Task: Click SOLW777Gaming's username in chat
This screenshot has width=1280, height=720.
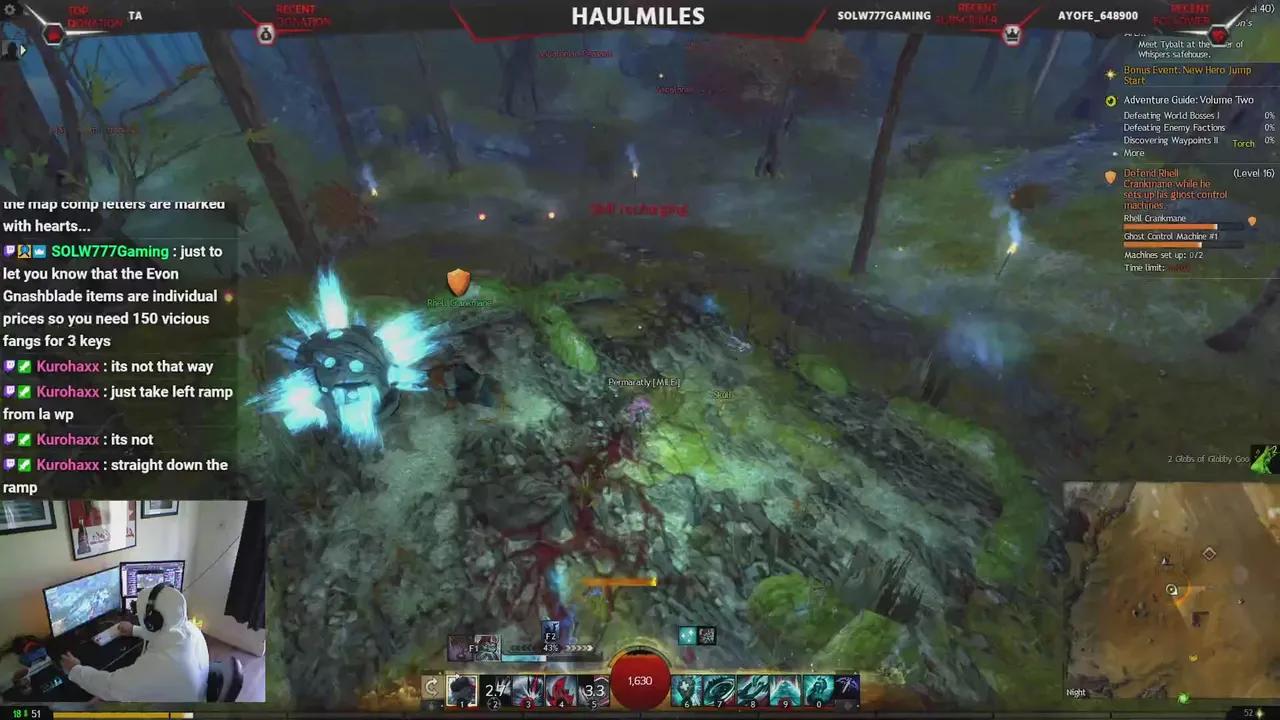Action: pyautogui.click(x=109, y=251)
